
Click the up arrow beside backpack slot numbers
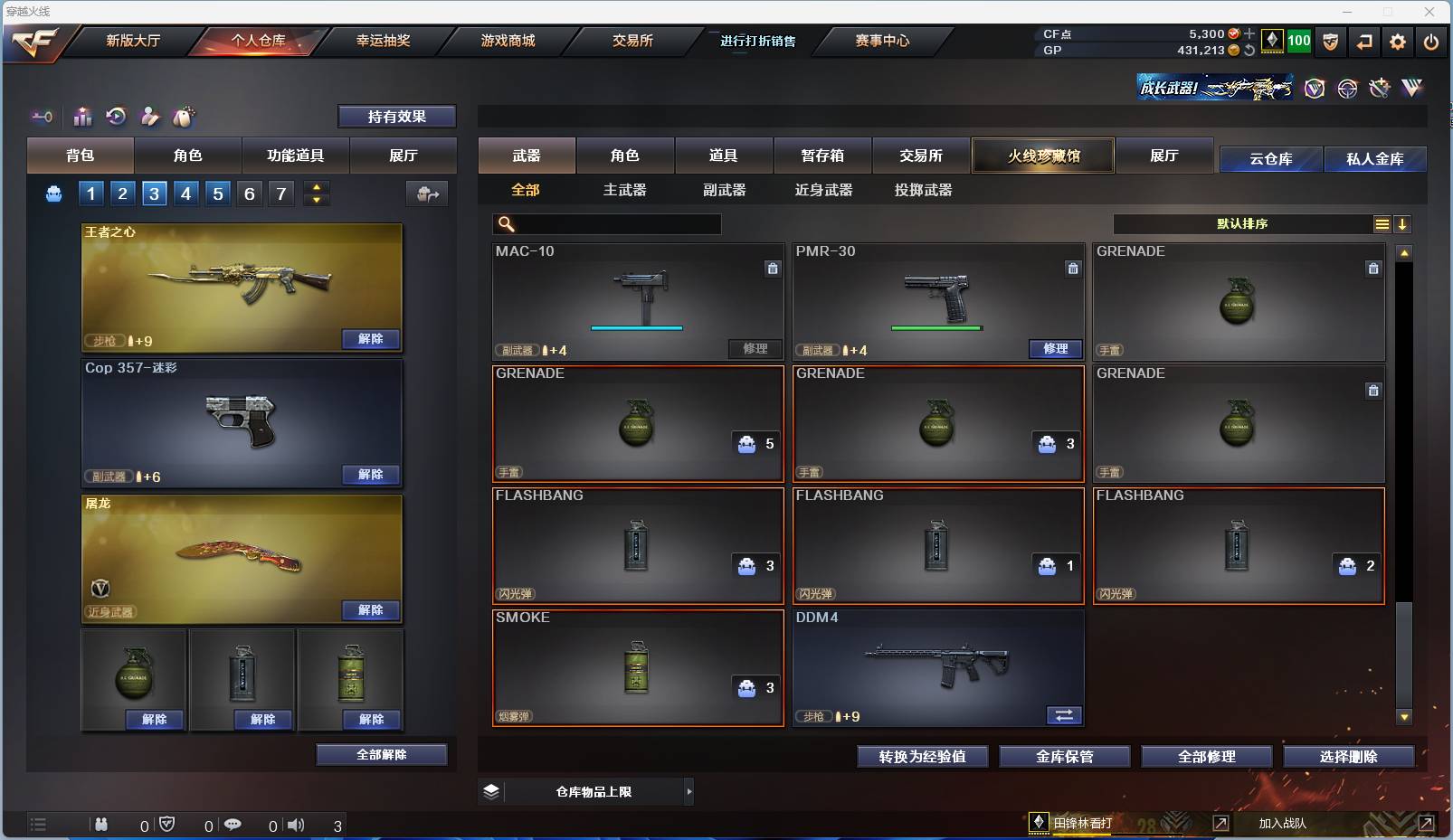(316, 186)
